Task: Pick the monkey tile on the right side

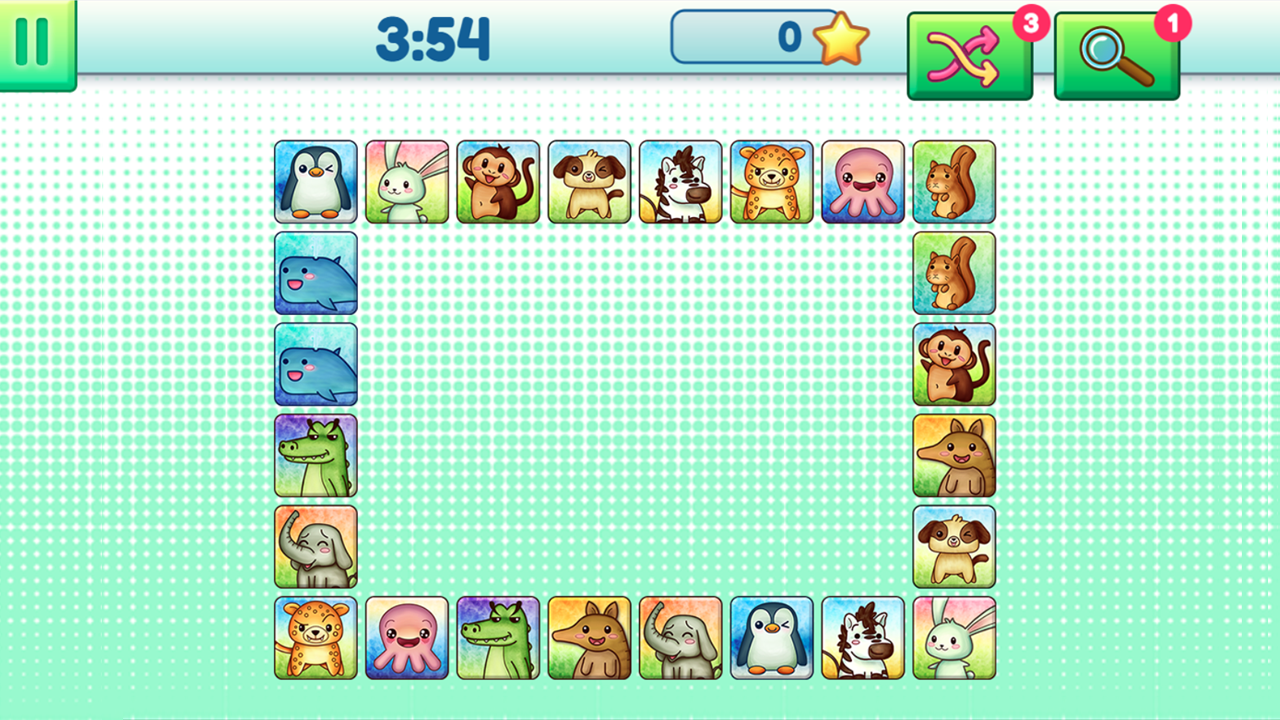Action: 953,364
